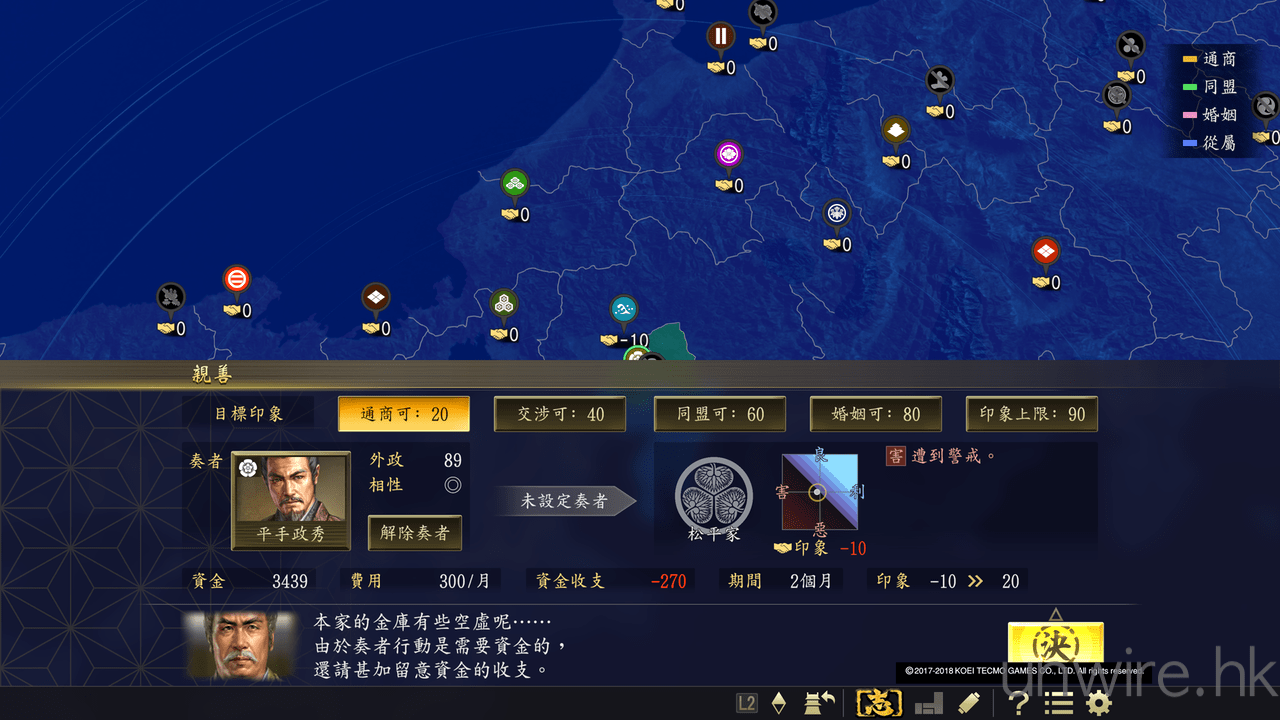Select the 同盟可: 60 target option
The height and width of the screenshot is (720, 1280).
[720, 414]
